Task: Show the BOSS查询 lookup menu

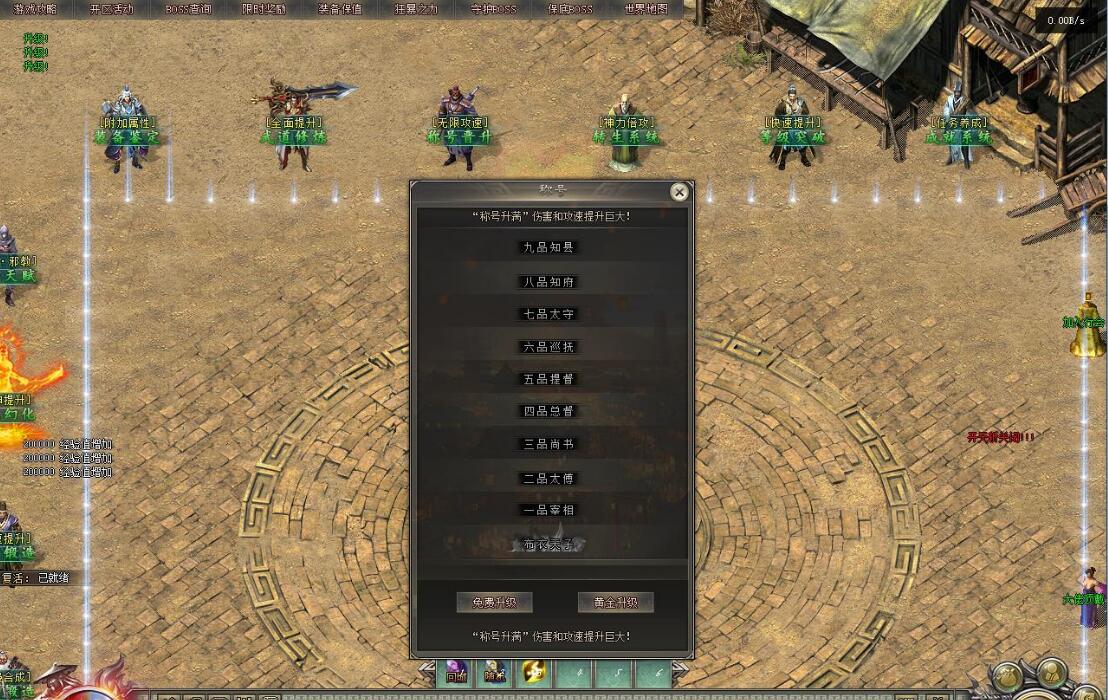Action: (x=188, y=9)
